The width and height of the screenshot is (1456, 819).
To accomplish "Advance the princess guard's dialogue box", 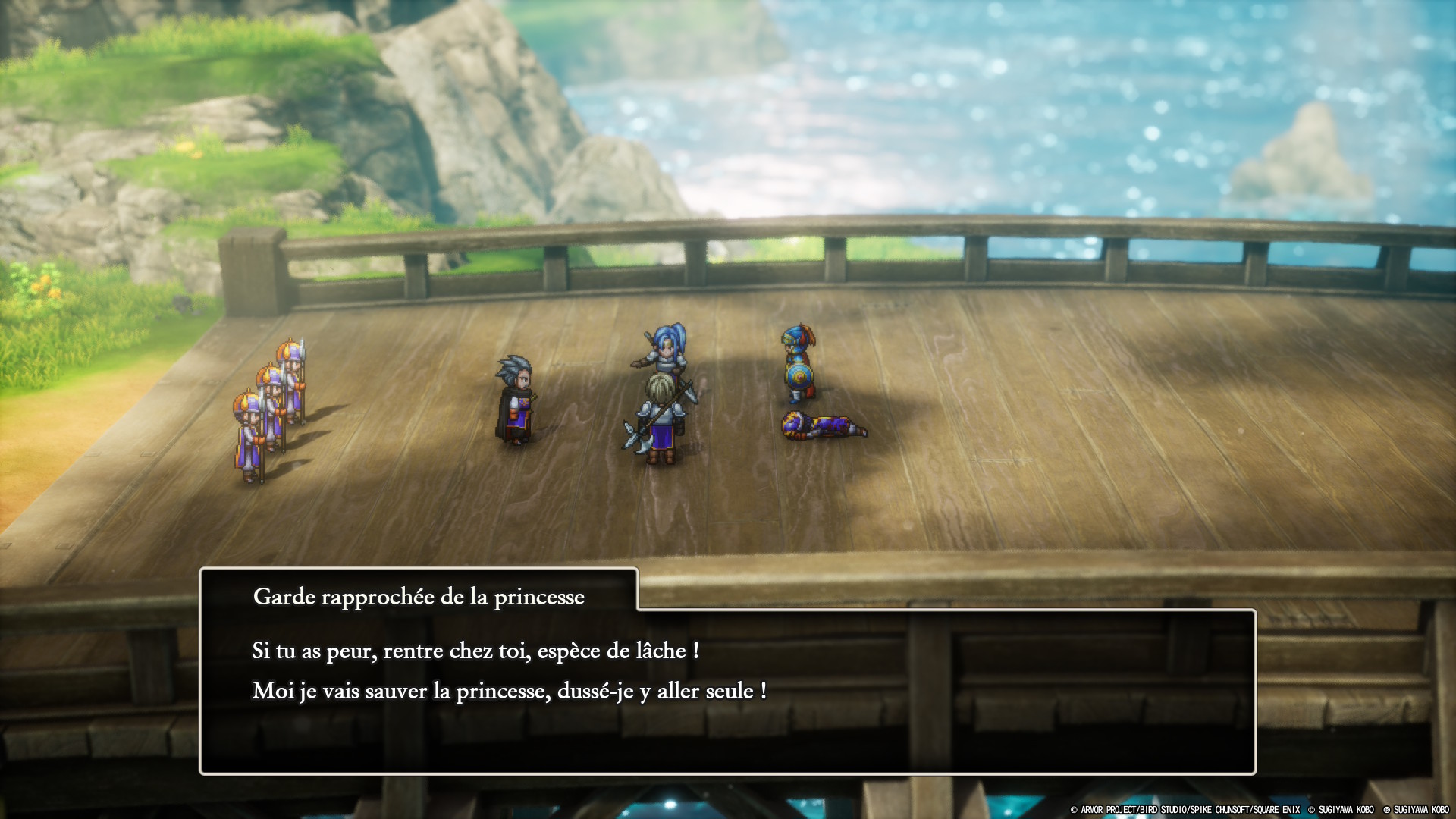I will click(726, 690).
